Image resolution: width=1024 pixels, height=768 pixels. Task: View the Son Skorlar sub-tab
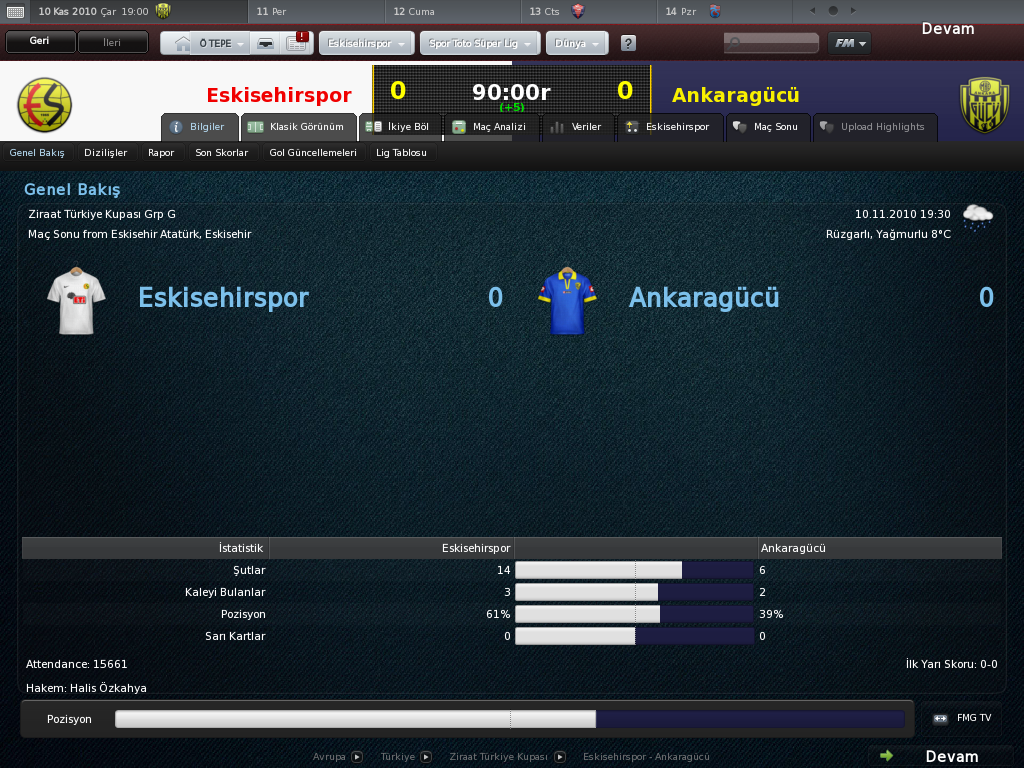(x=221, y=153)
